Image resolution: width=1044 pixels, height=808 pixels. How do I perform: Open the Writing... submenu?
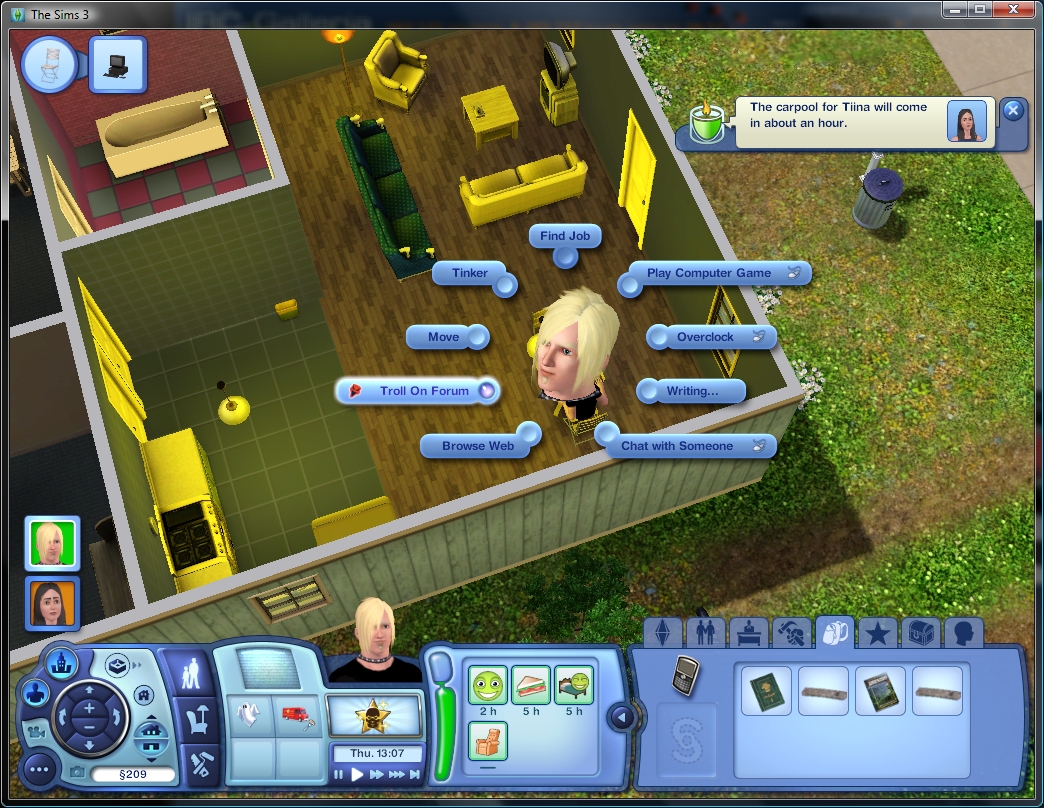(692, 391)
